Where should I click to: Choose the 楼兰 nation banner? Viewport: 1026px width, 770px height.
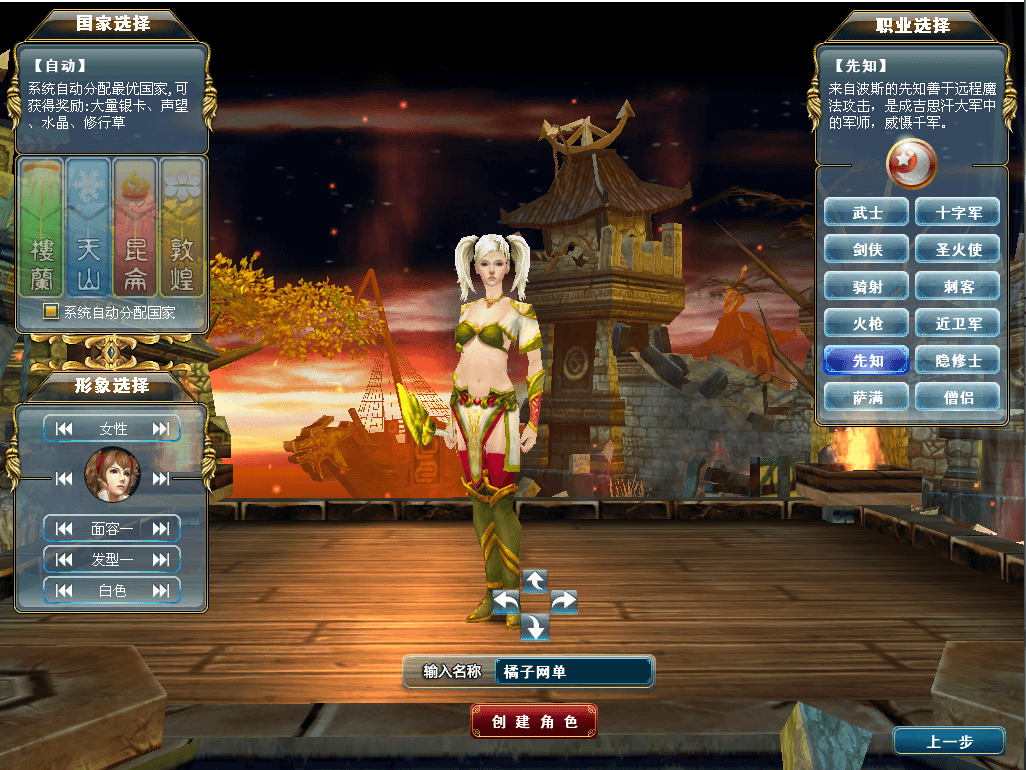[x=42, y=227]
